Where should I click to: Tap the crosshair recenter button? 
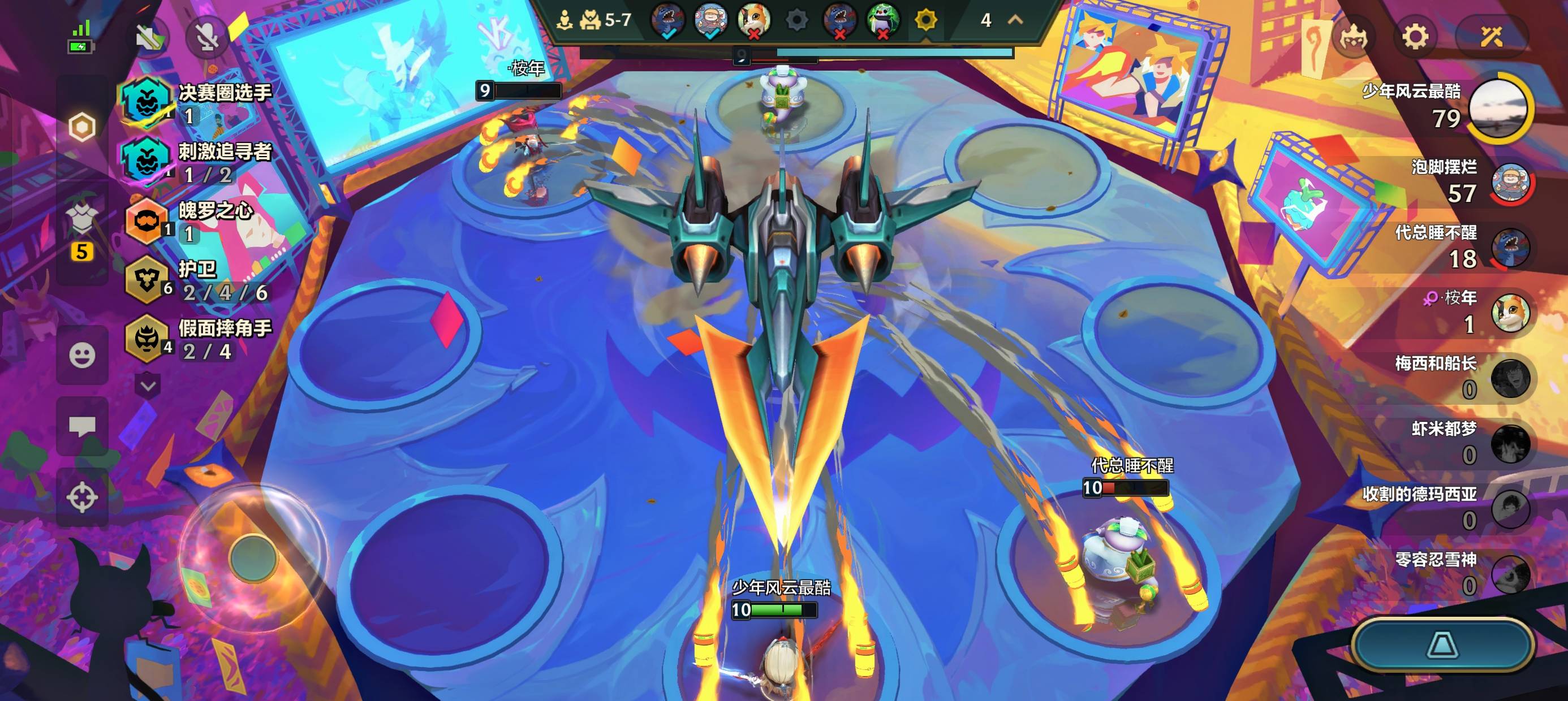[82, 497]
